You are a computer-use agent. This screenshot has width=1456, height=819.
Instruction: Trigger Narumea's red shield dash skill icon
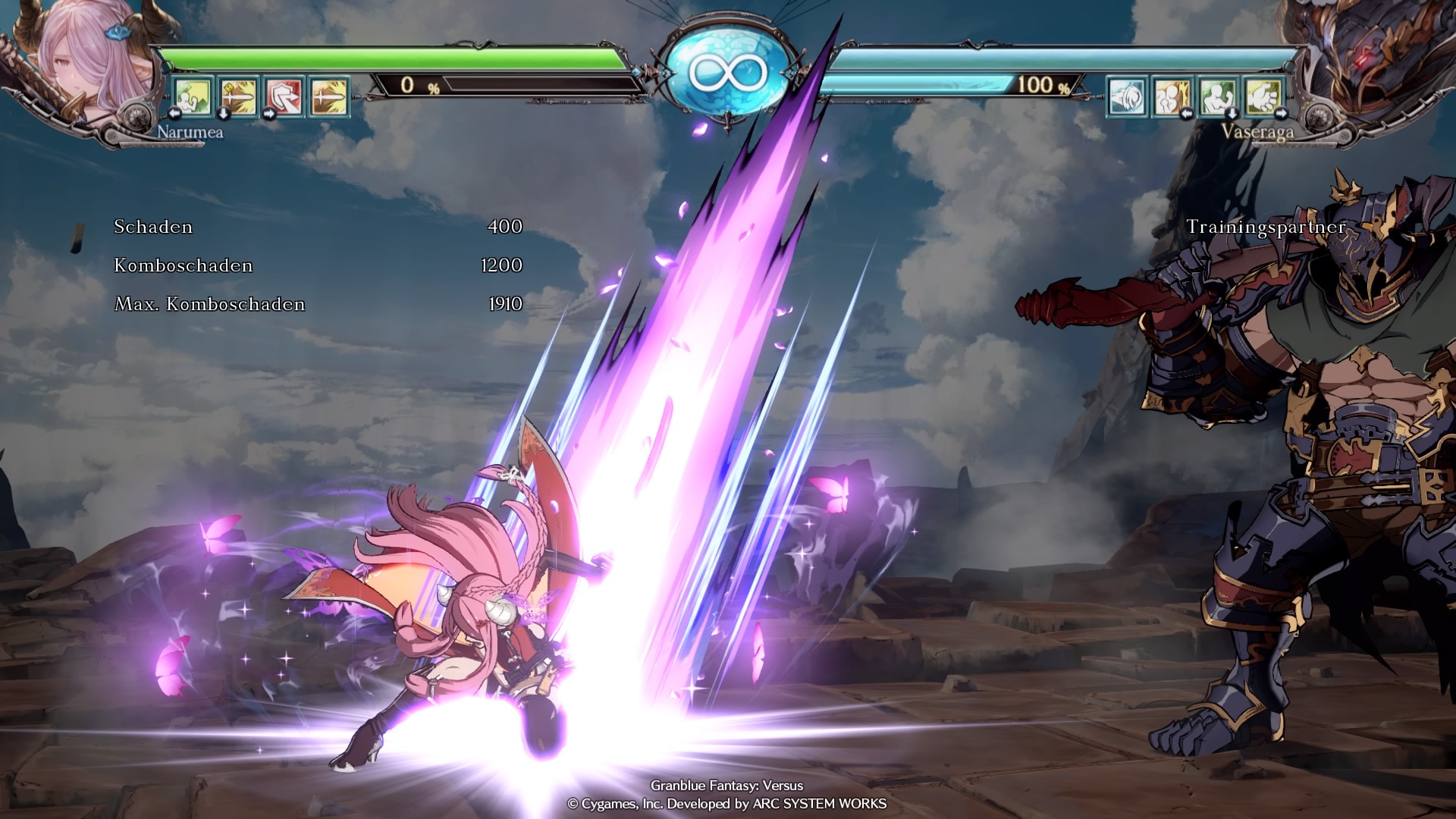pyautogui.click(x=284, y=96)
